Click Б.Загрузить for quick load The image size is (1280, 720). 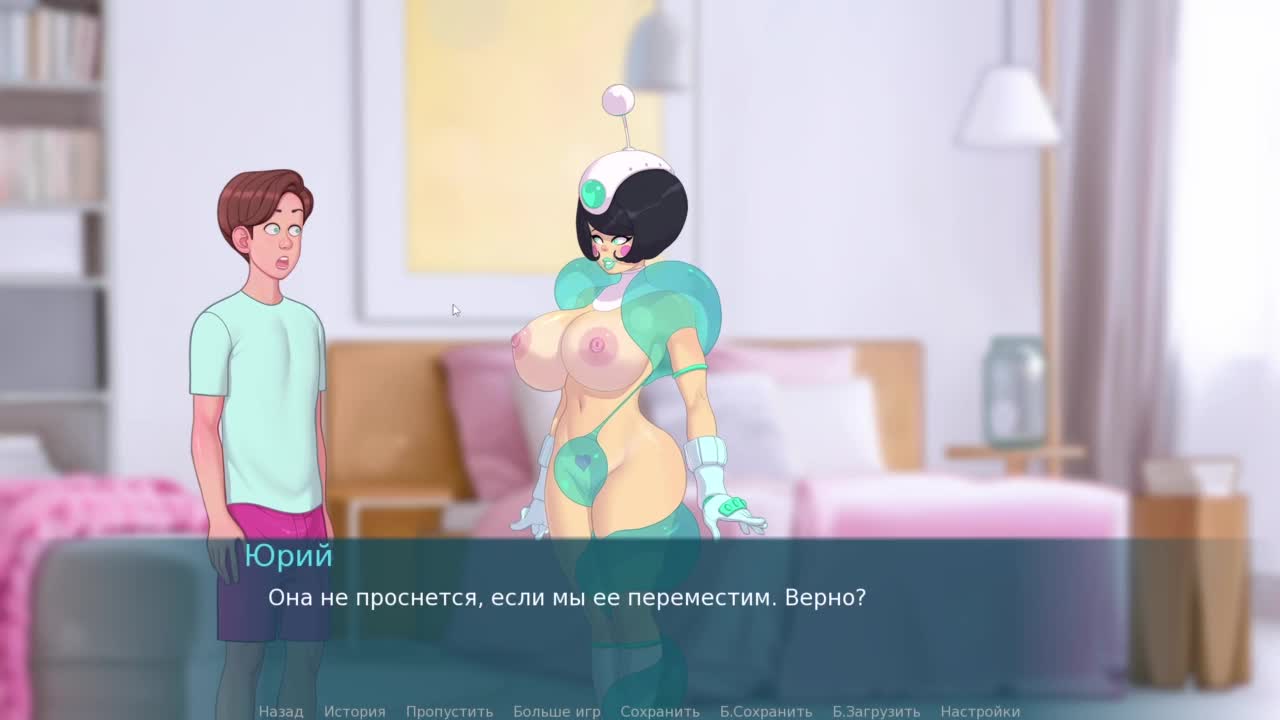pyautogui.click(x=876, y=711)
